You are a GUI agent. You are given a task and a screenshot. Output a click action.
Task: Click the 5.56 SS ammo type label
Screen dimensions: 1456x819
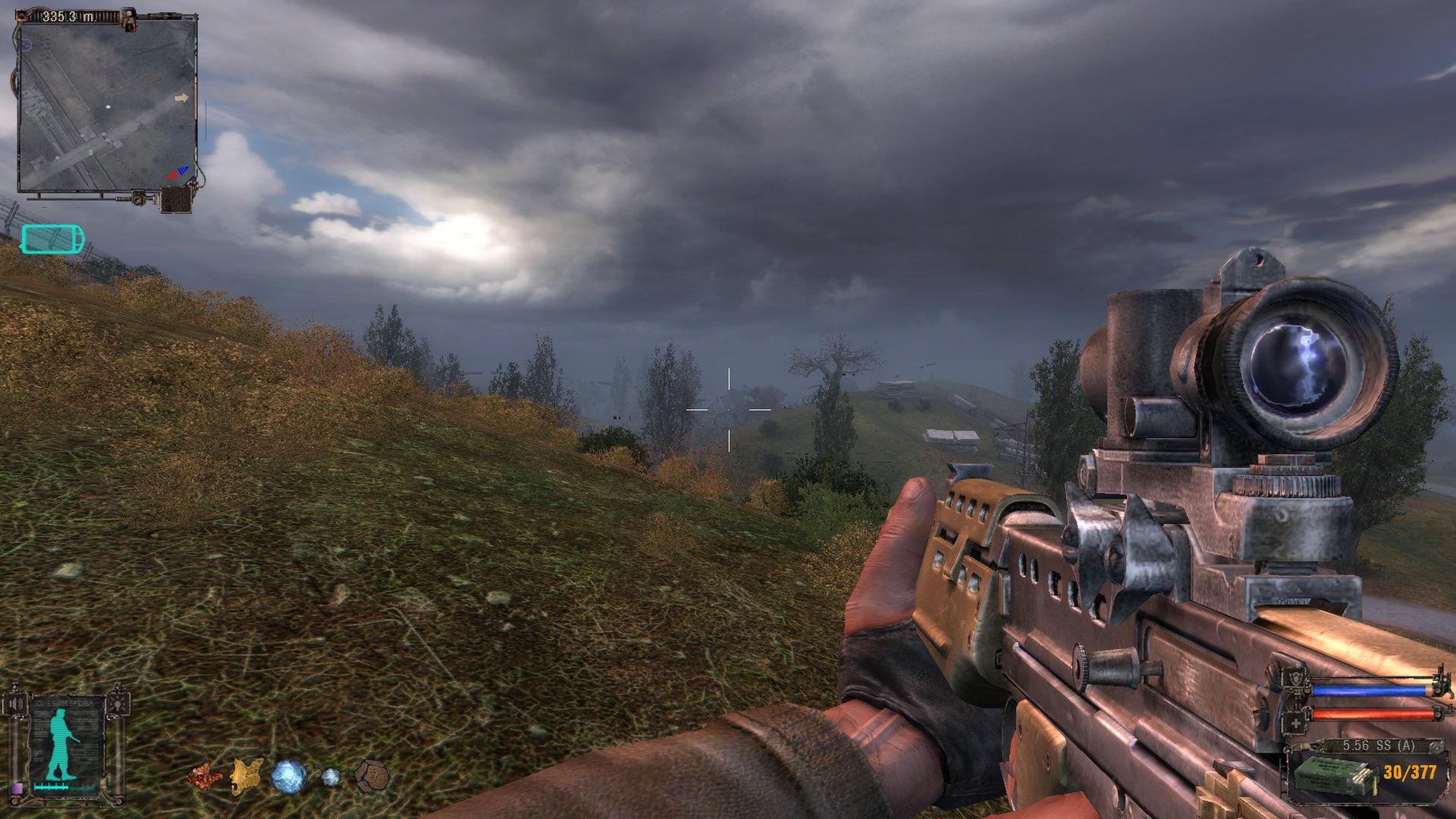pyautogui.click(x=1379, y=745)
